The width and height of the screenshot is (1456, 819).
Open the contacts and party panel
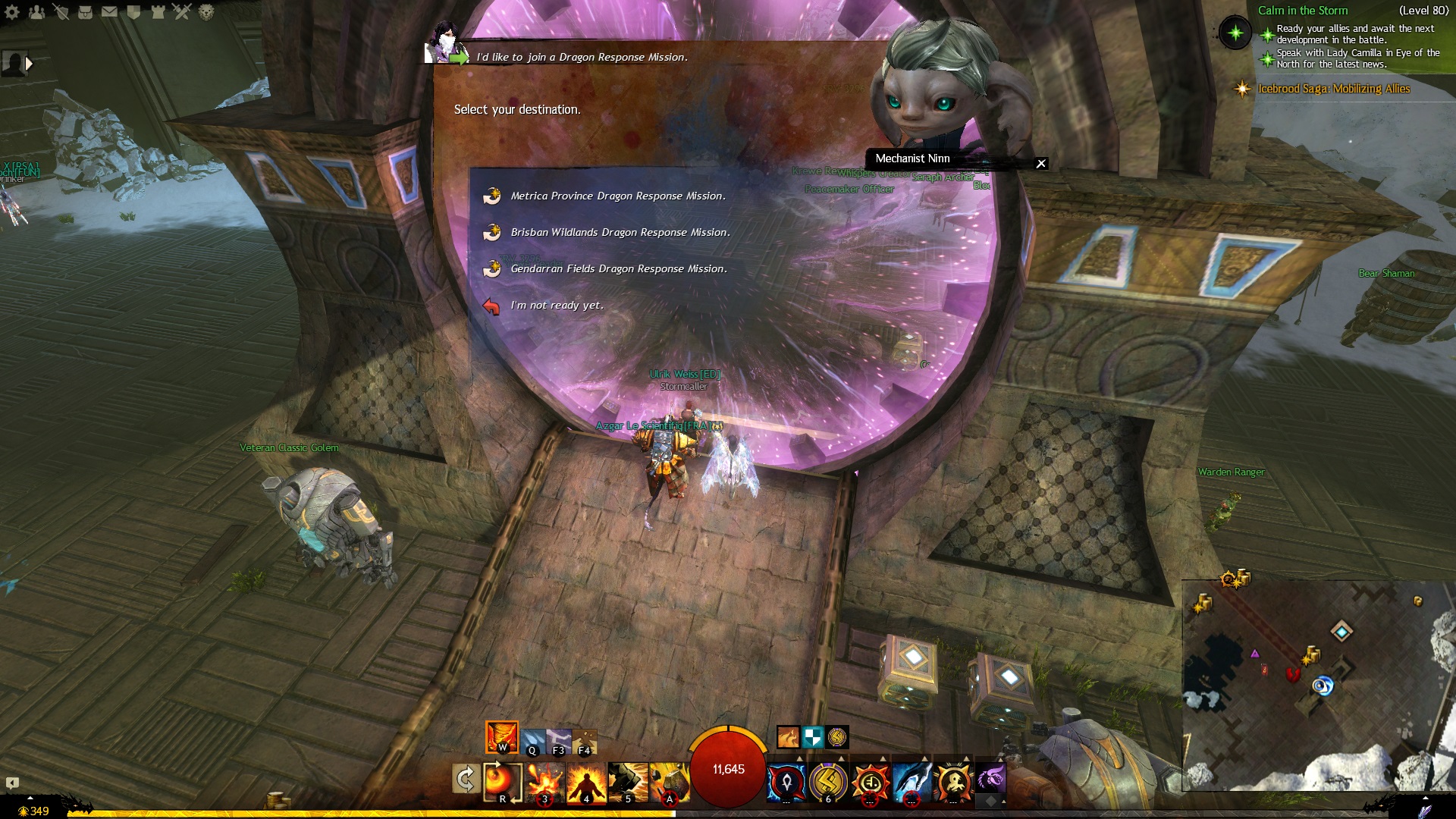36,12
